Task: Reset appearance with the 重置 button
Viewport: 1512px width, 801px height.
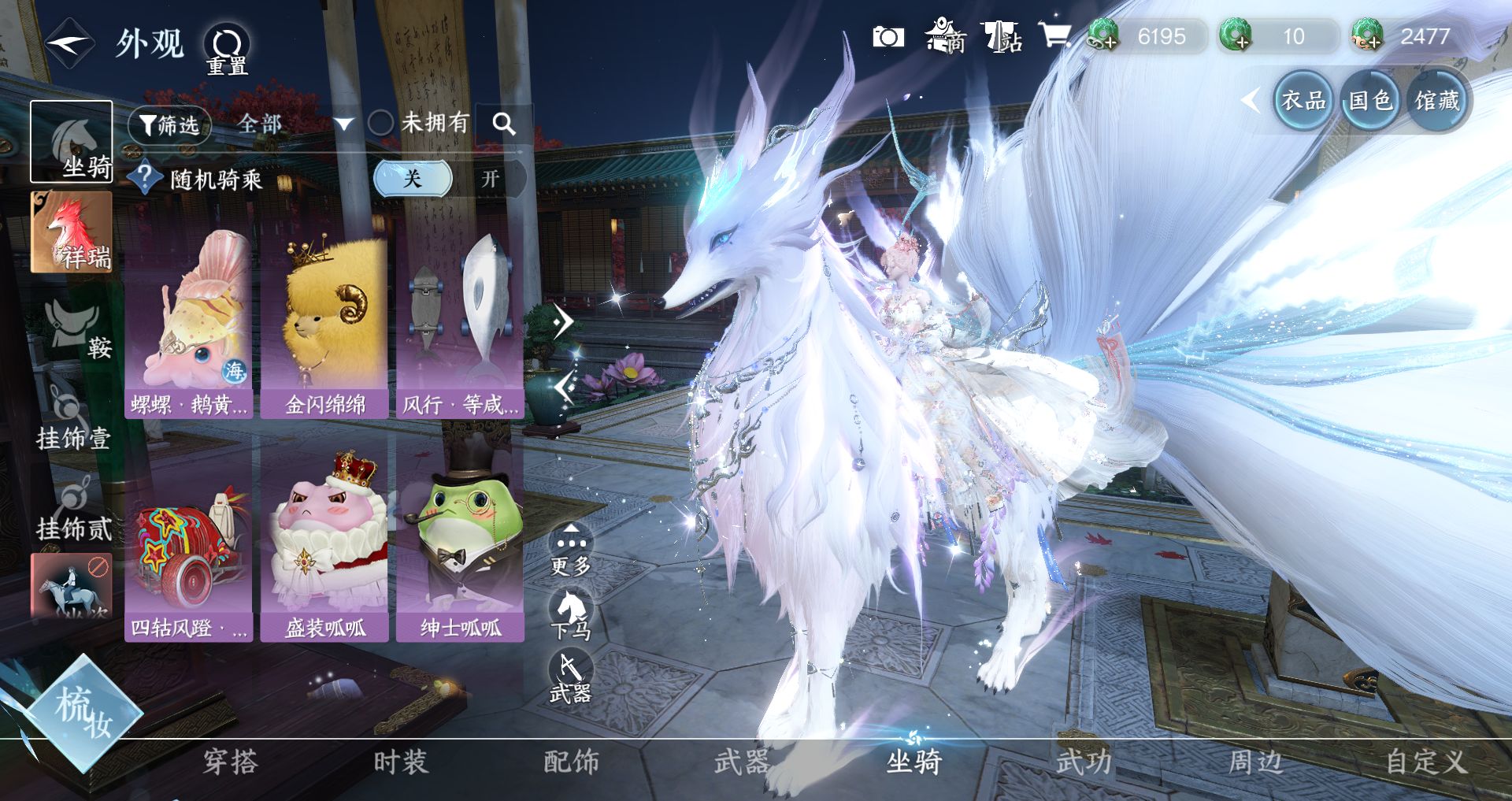Action: (x=227, y=49)
